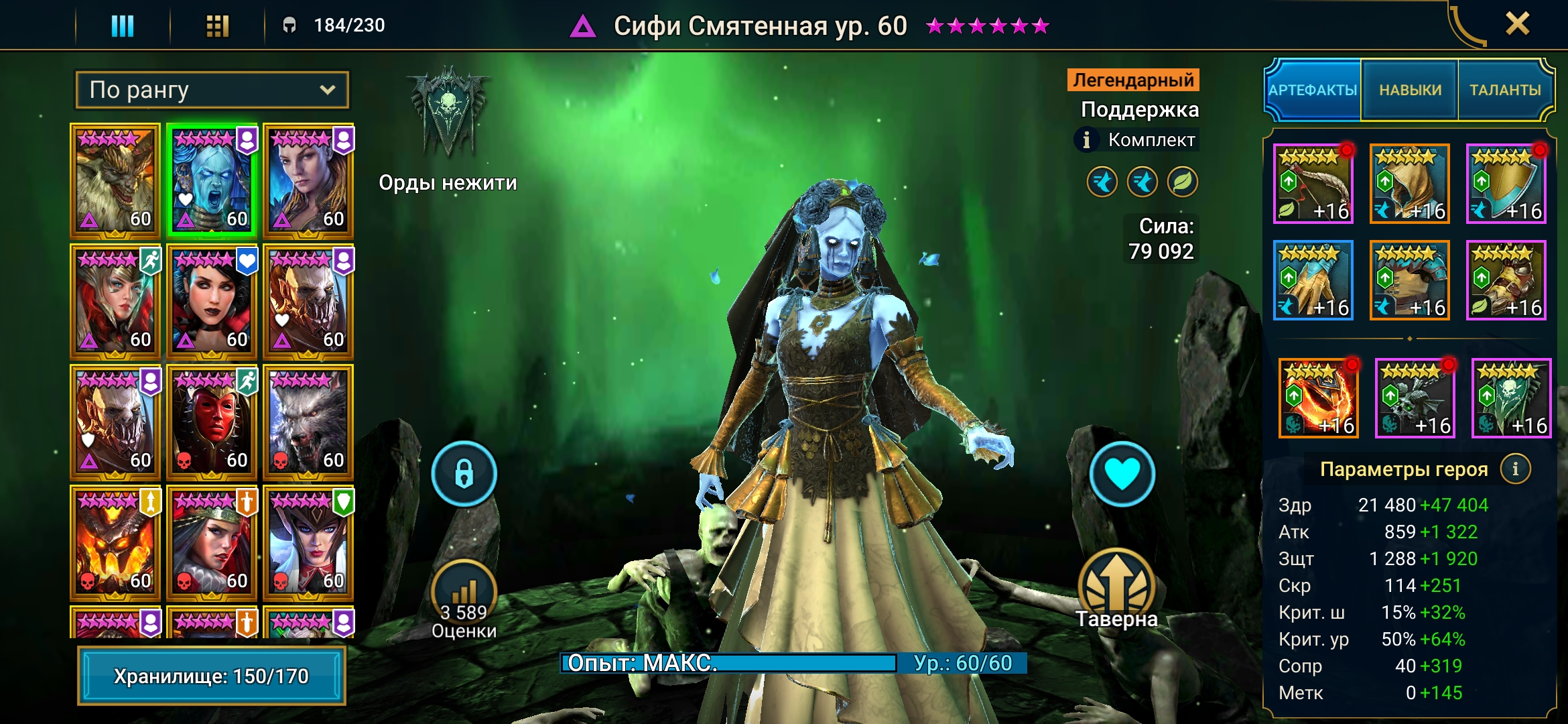Switch to grid list view

point(217,26)
